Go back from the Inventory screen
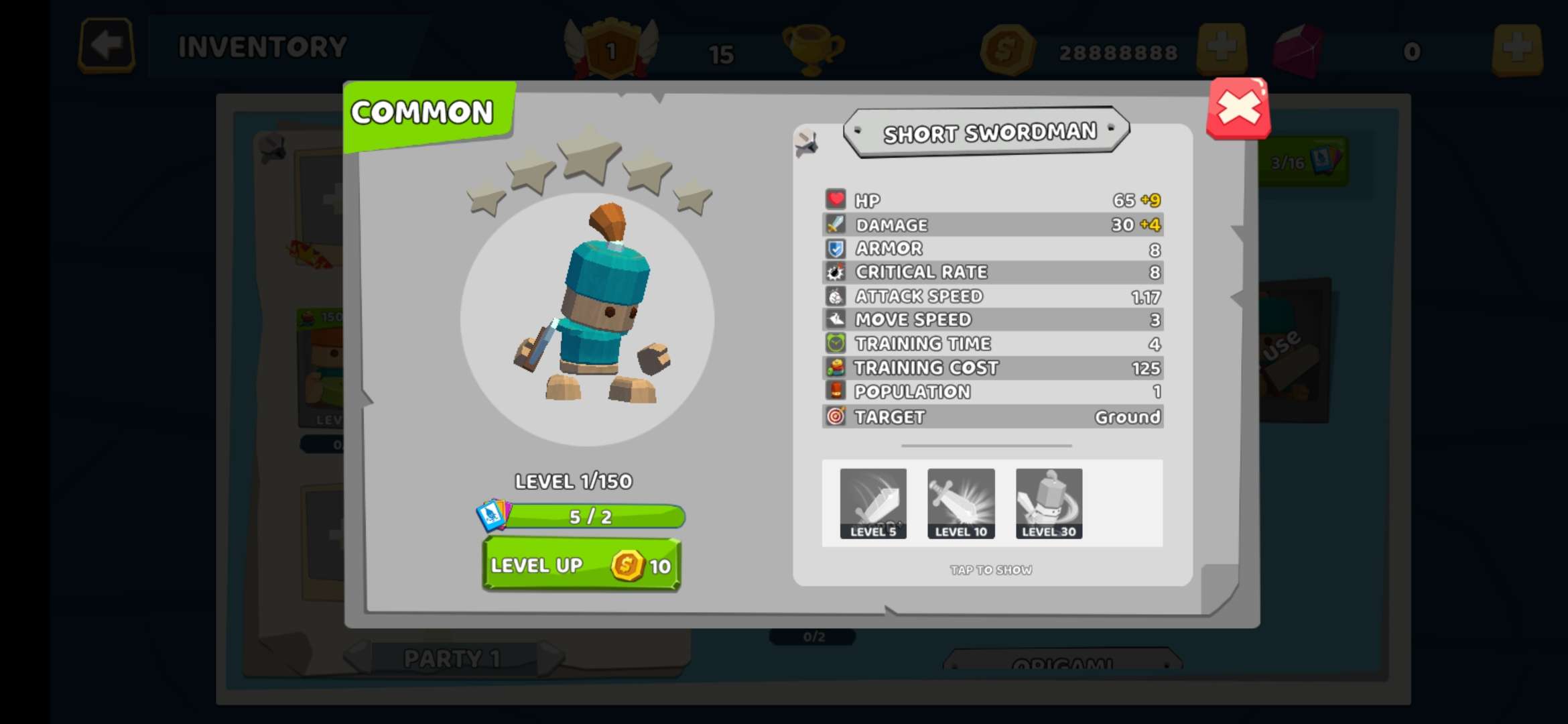Screen dimensions: 1568x724 tap(107, 46)
